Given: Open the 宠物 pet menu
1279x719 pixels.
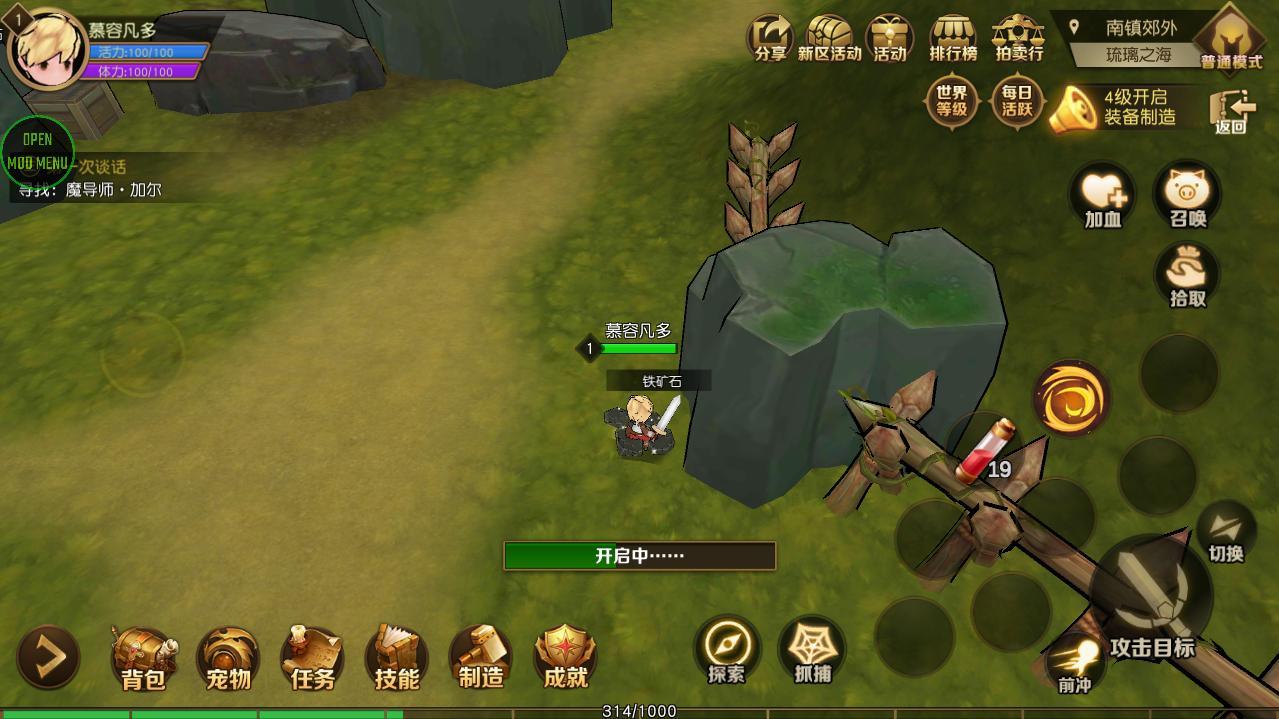Looking at the screenshot, I should tap(228, 657).
